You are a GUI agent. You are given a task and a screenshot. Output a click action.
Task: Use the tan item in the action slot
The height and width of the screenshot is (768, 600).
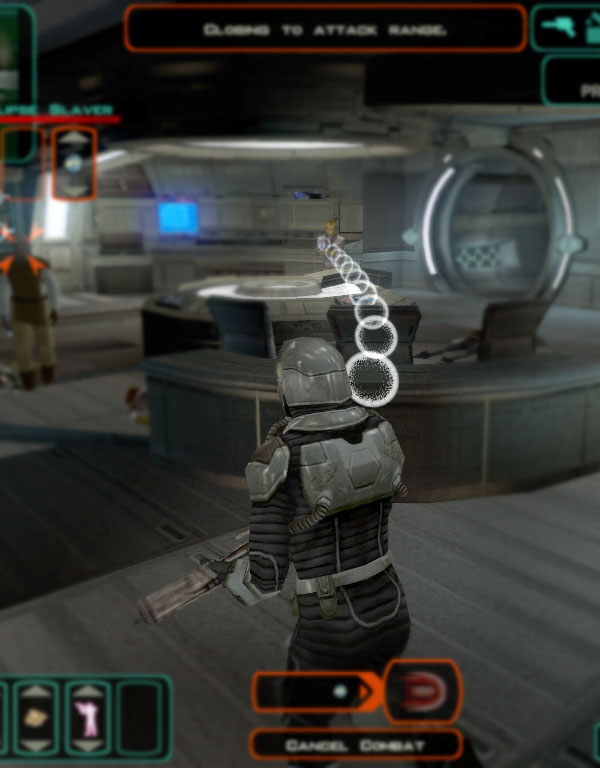tap(37, 717)
